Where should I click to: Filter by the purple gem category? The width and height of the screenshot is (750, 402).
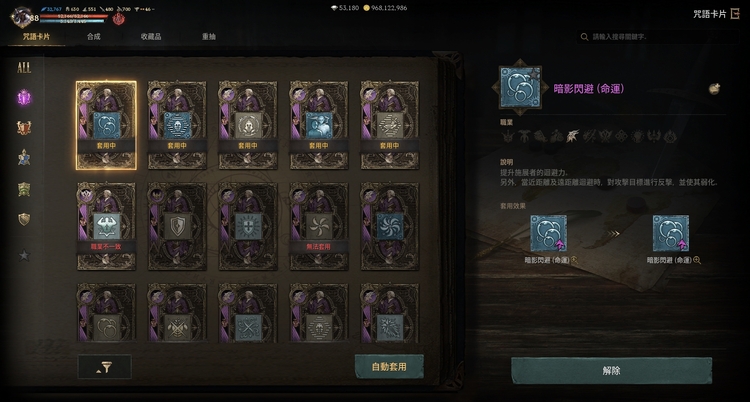point(24,98)
